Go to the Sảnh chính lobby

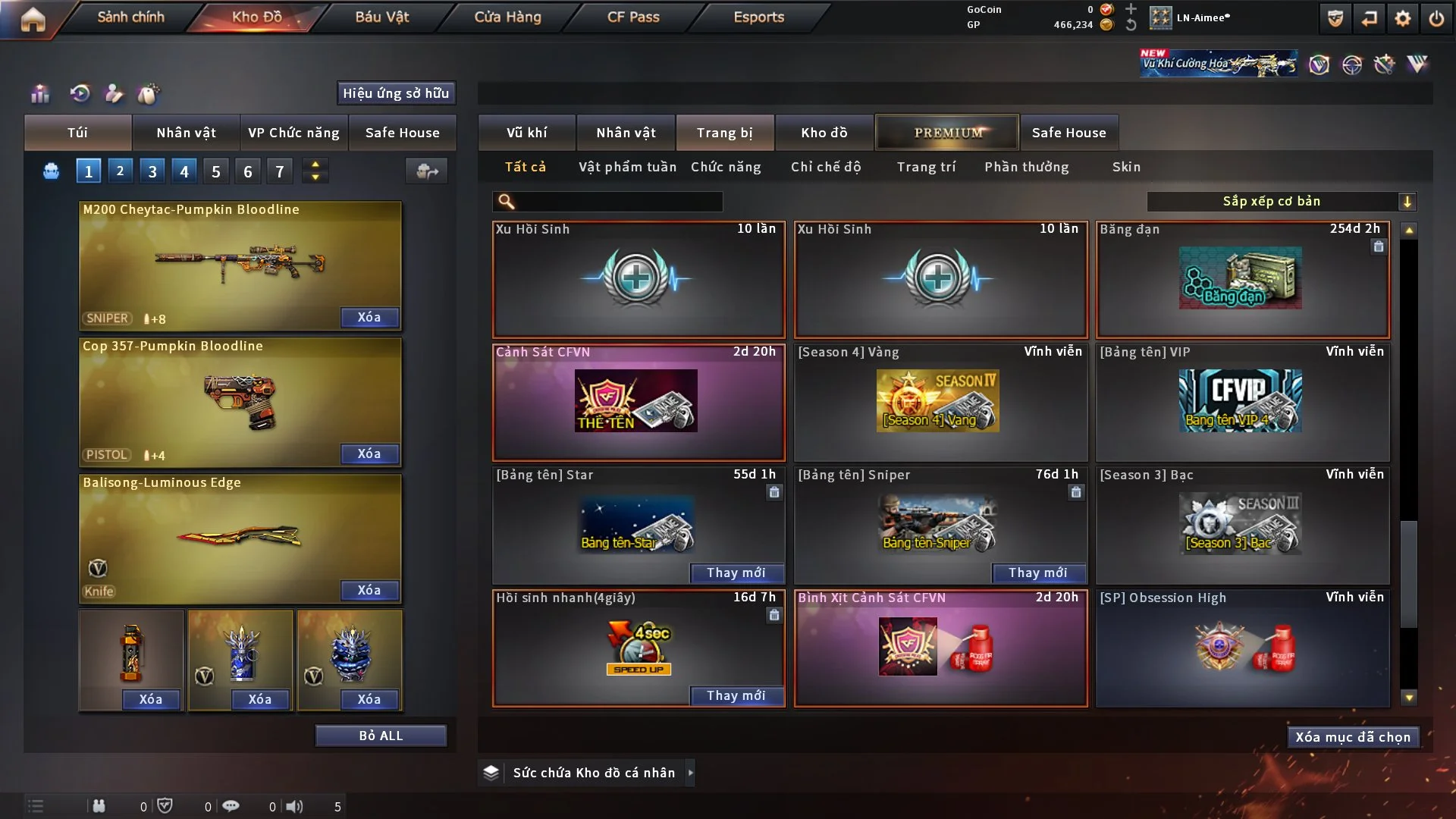[130, 17]
